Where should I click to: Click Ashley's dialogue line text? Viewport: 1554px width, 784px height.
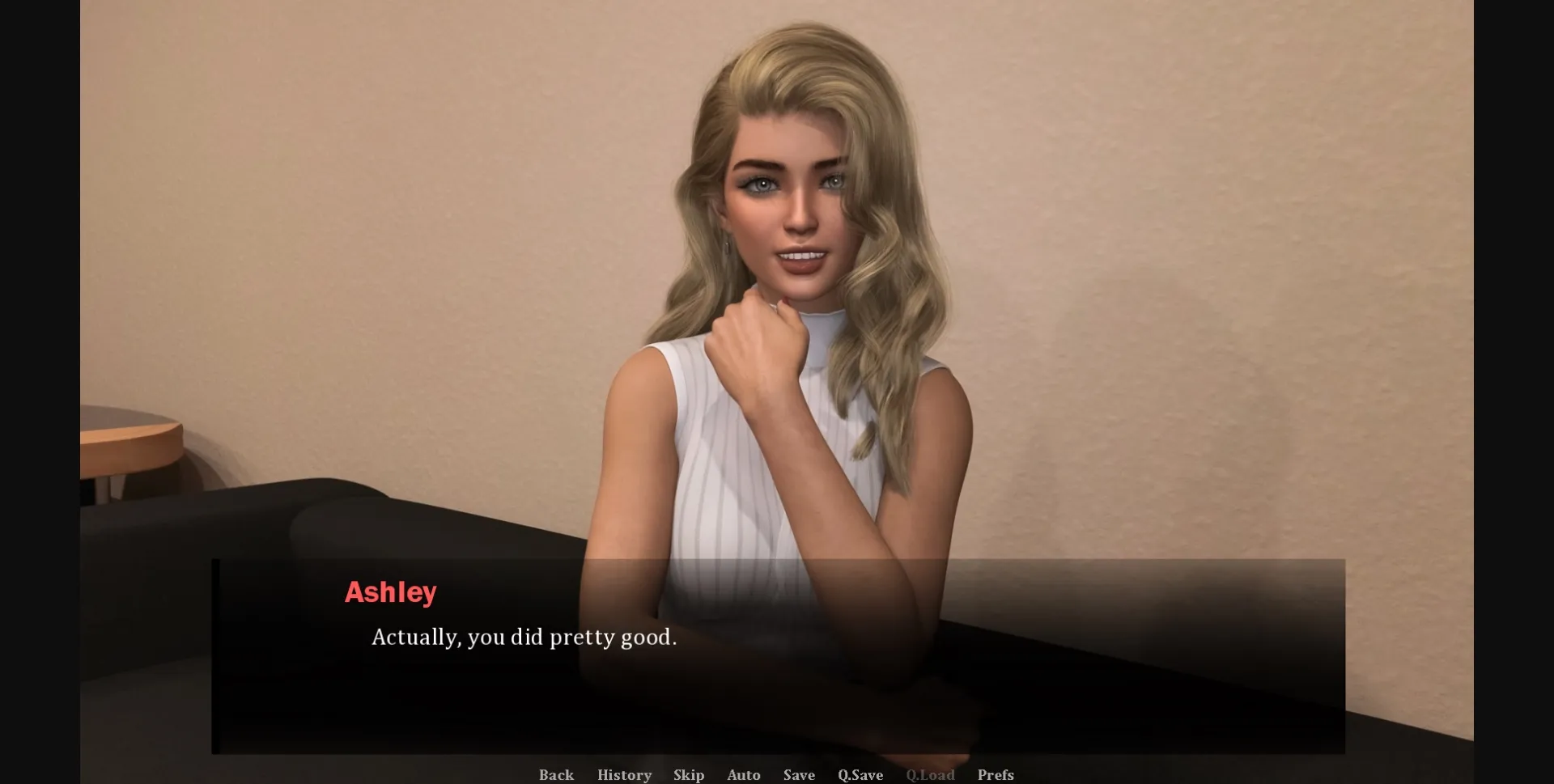(x=523, y=638)
